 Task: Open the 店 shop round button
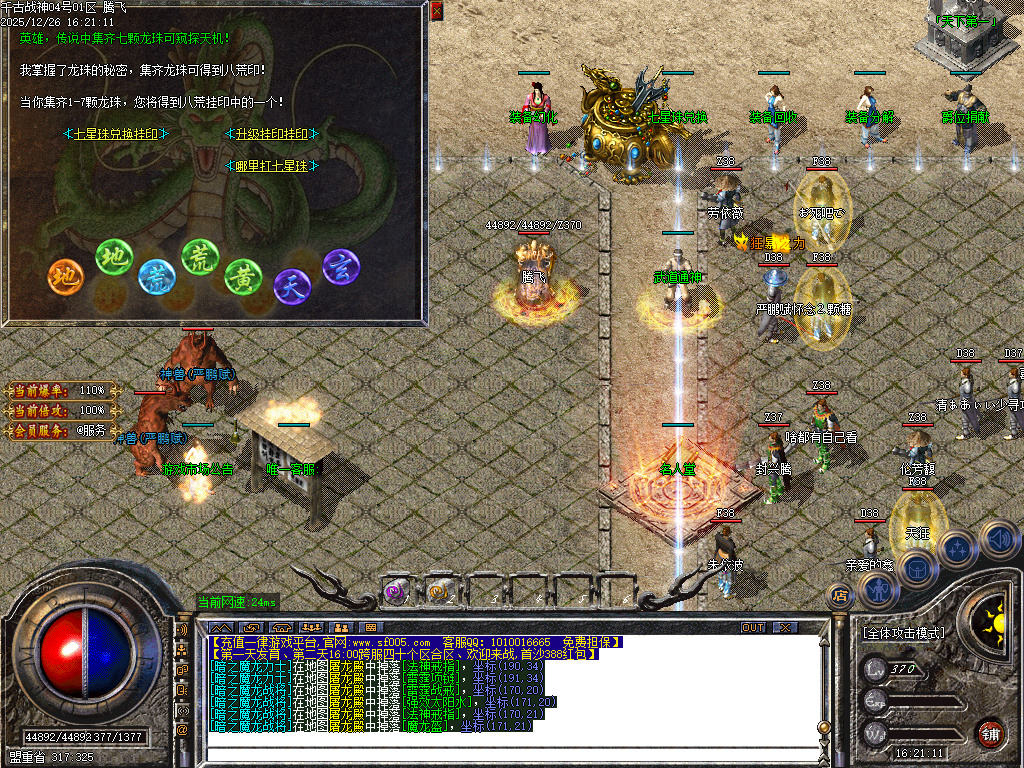pos(841,596)
